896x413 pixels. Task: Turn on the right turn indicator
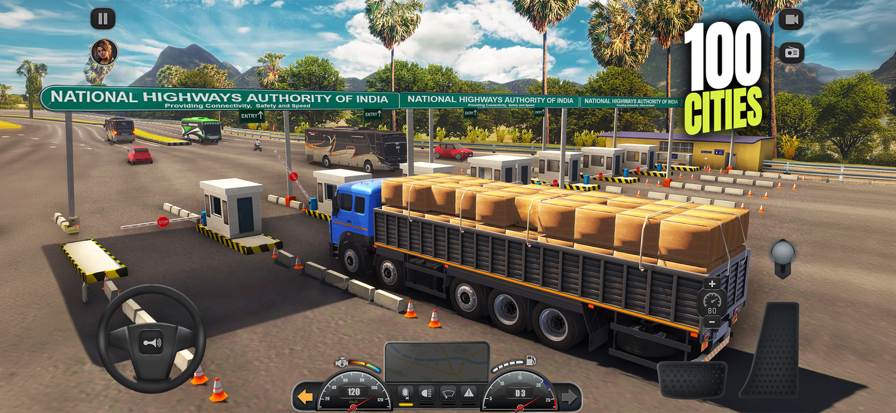[569, 397]
